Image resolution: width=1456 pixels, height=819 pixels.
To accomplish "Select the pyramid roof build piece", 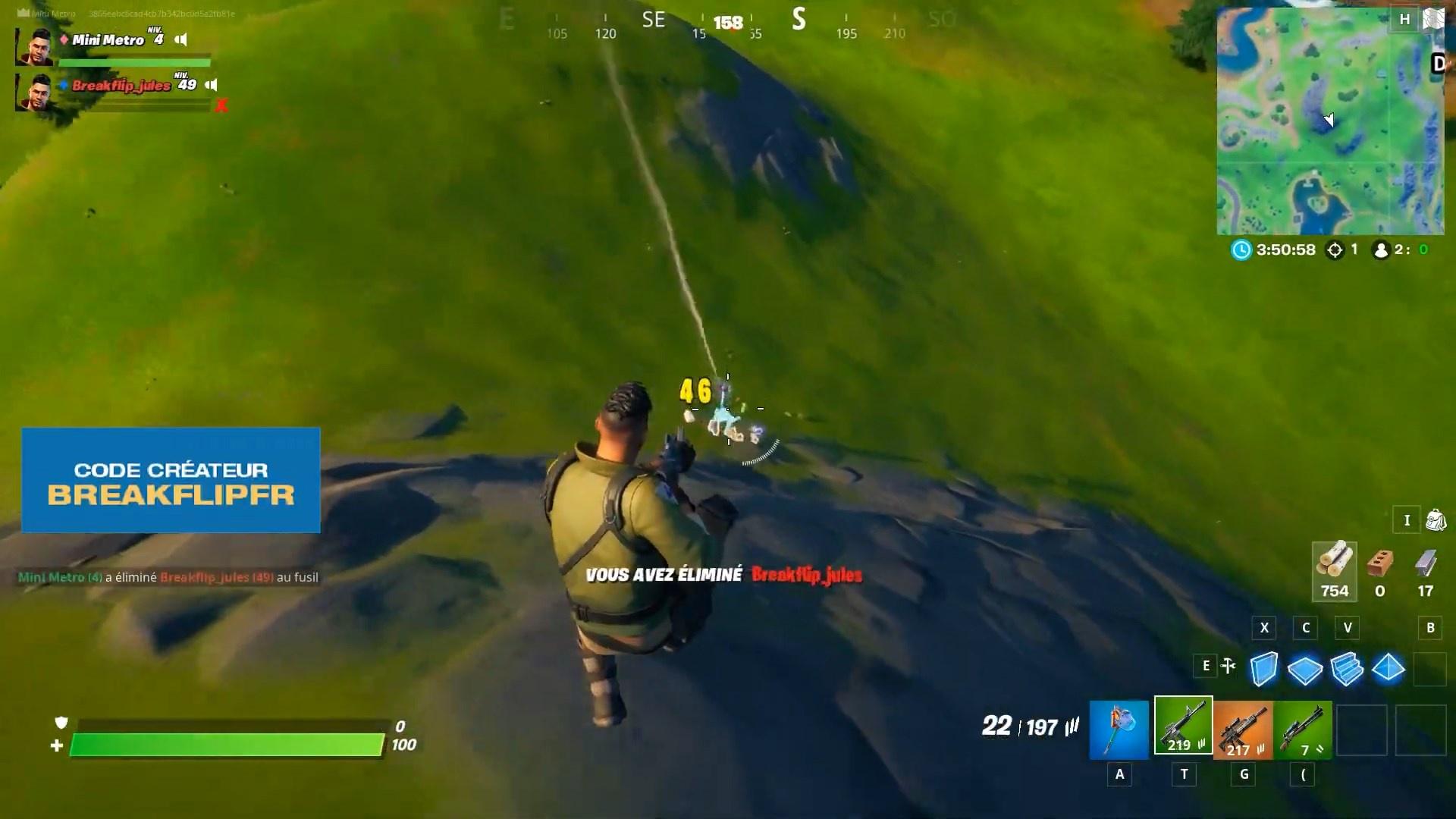I will tap(1389, 668).
